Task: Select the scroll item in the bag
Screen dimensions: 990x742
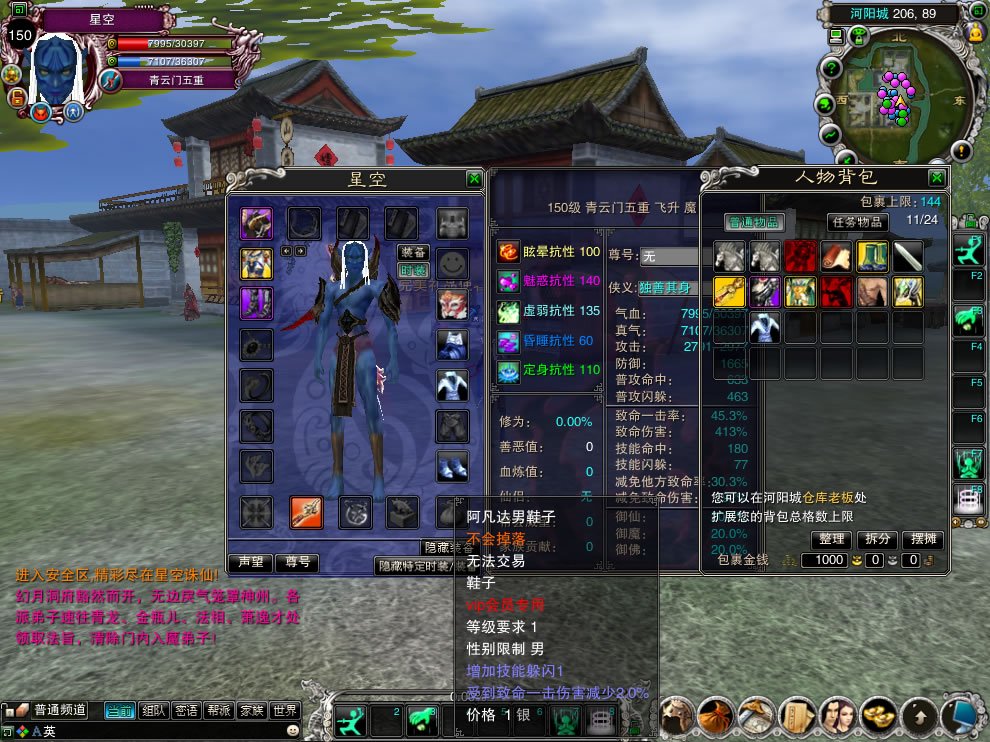Action: pyautogui.click(x=909, y=256)
